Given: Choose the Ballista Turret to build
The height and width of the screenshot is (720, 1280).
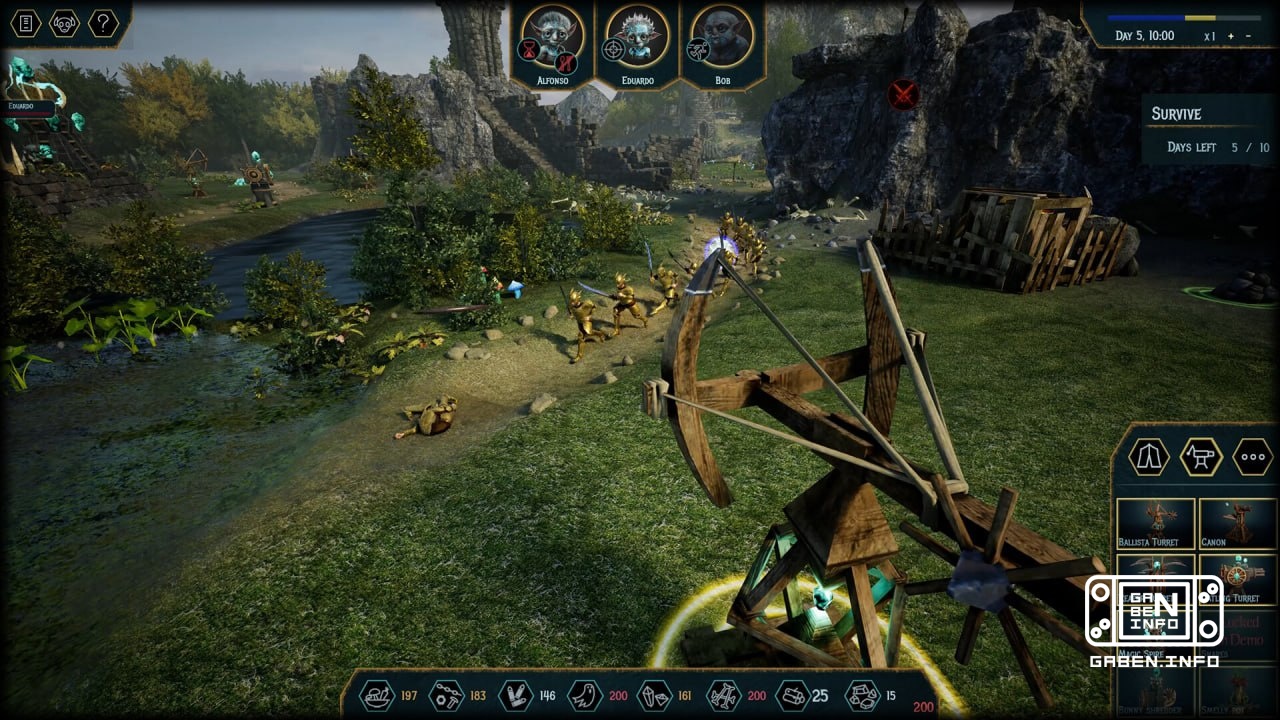Looking at the screenshot, I should point(1155,523).
